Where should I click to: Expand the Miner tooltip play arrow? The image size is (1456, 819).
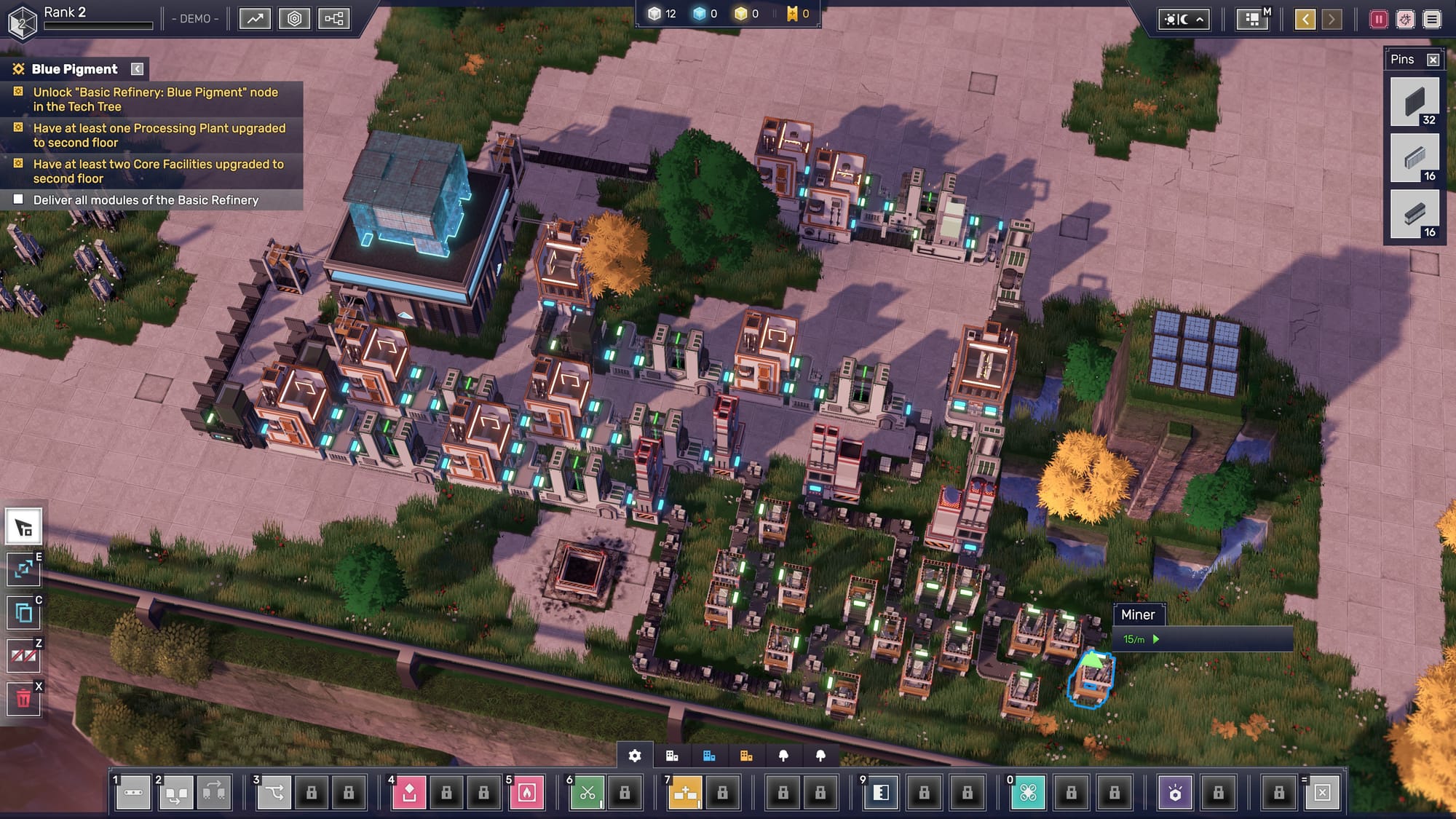(x=1156, y=639)
